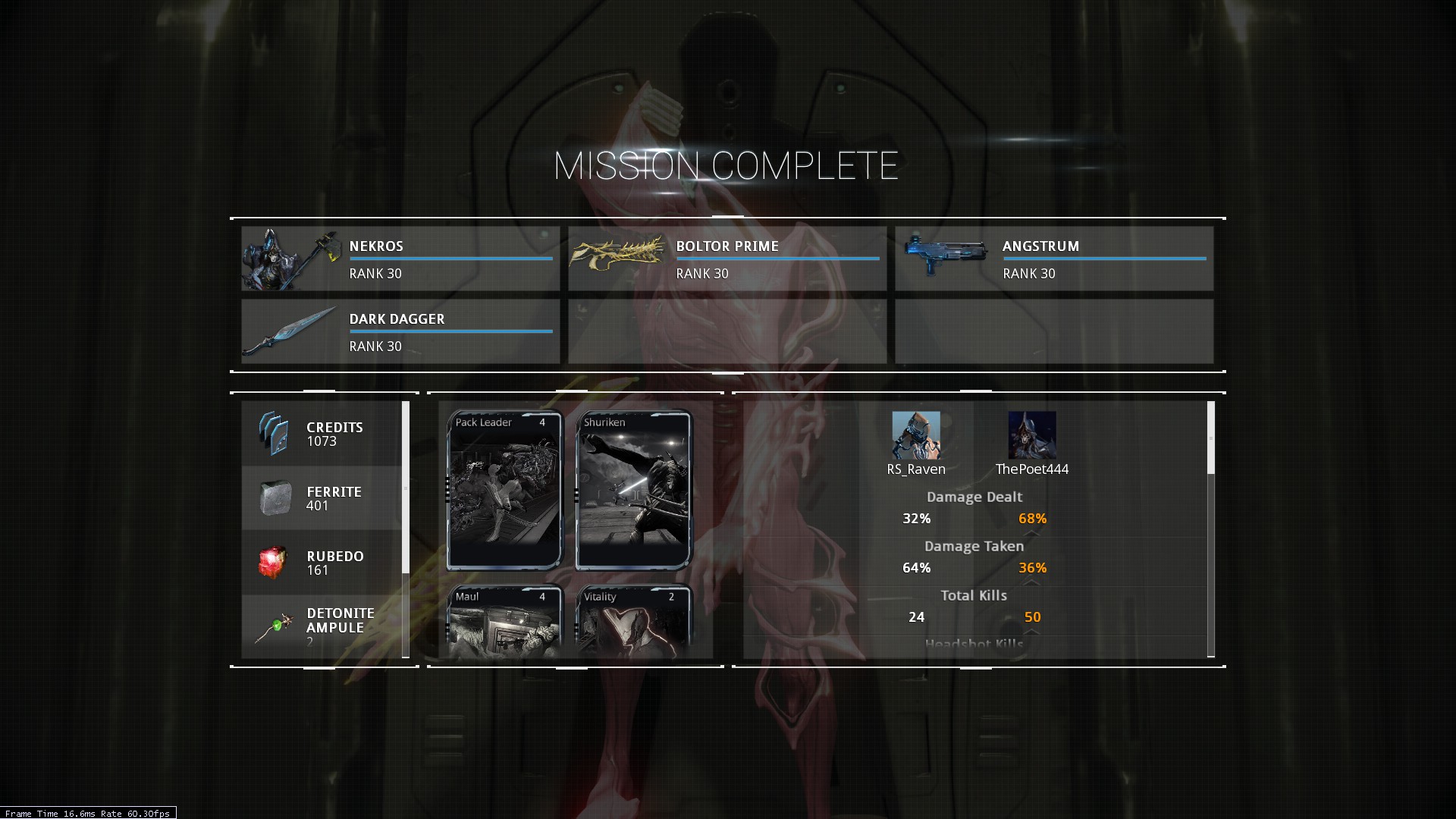1456x819 pixels.
Task: Select the Credits reward row
Action: point(322,434)
